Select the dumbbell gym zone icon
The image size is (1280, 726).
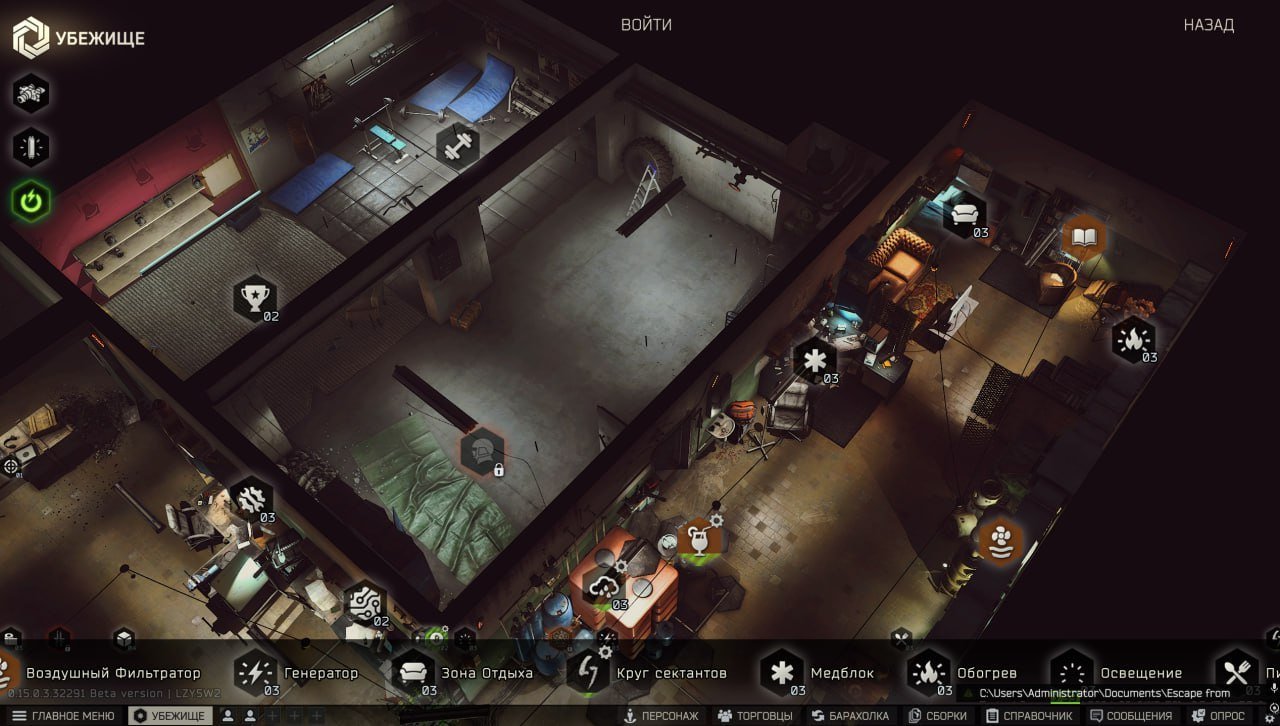458,144
